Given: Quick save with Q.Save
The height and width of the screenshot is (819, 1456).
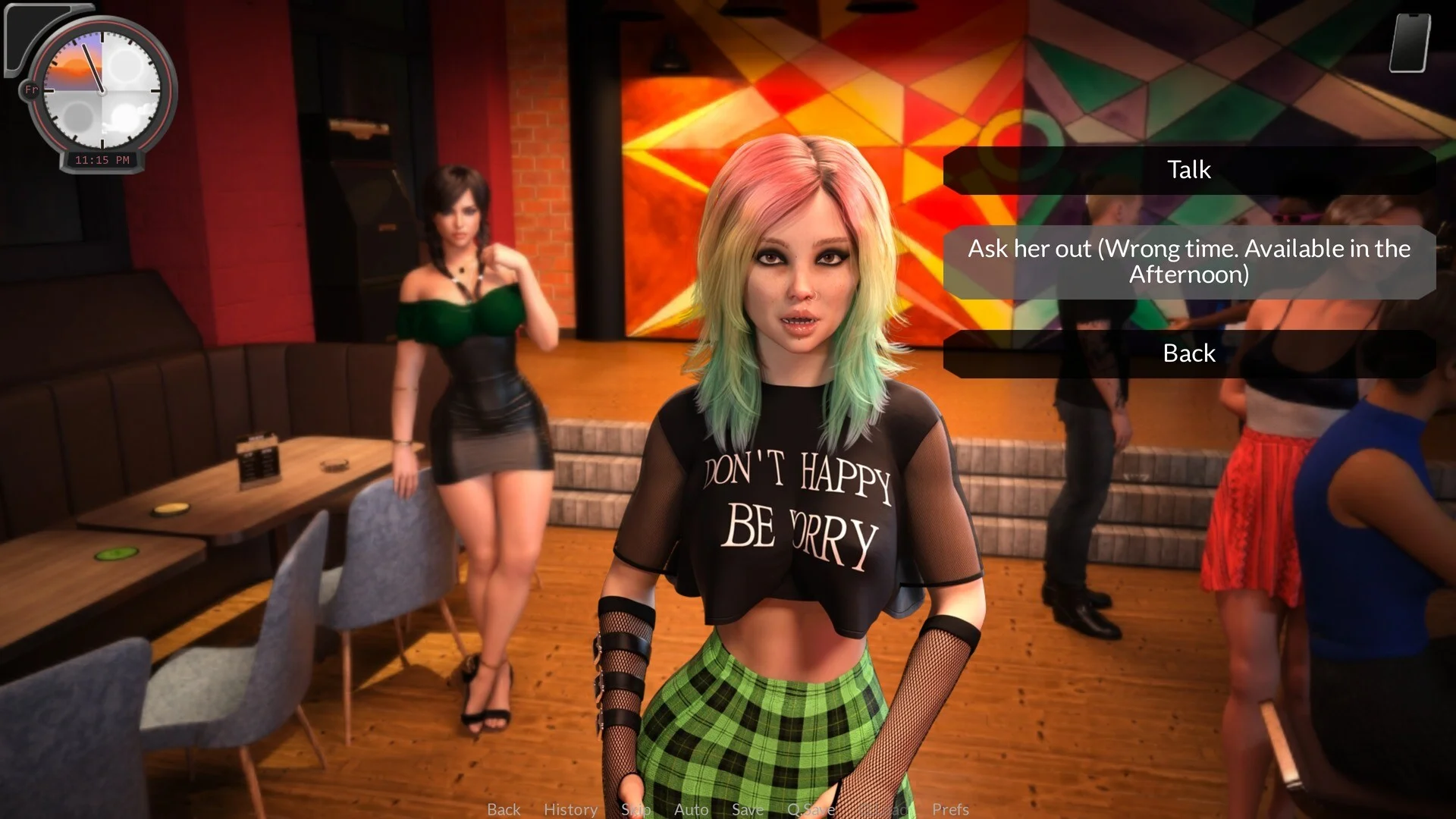Looking at the screenshot, I should pyautogui.click(x=811, y=809).
